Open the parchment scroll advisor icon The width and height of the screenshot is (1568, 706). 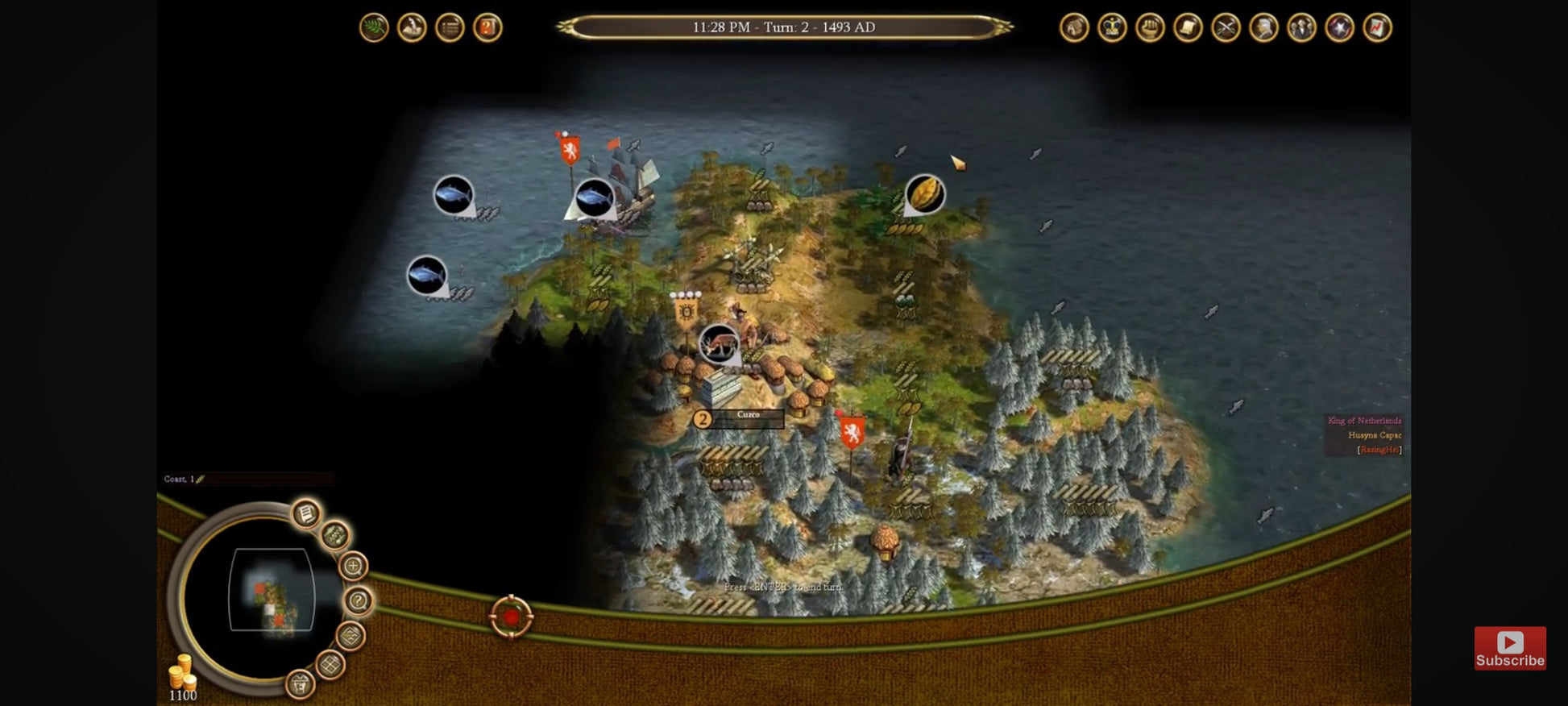pyautogui.click(x=1188, y=28)
